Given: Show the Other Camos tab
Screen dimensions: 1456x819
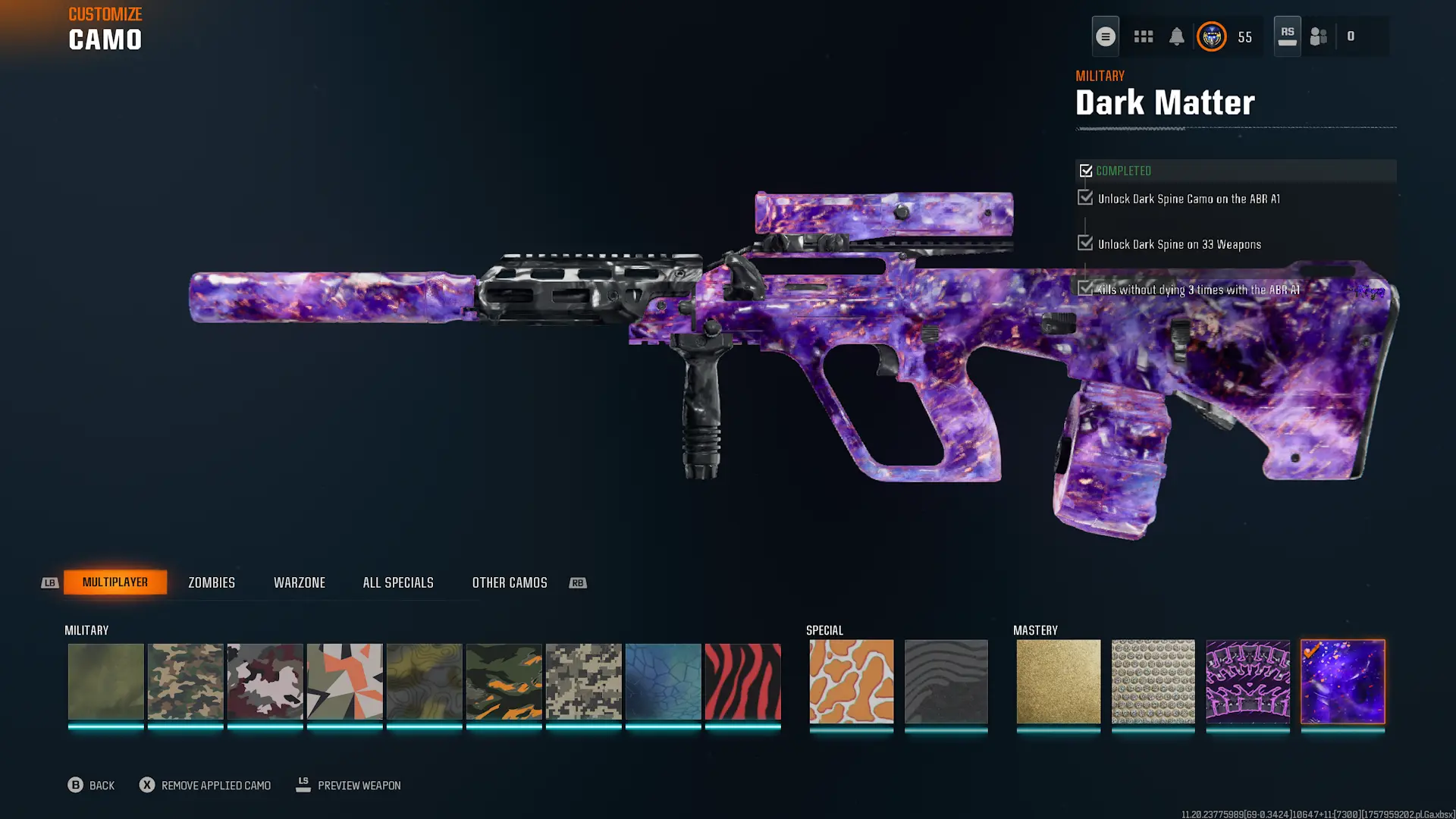Looking at the screenshot, I should [510, 582].
